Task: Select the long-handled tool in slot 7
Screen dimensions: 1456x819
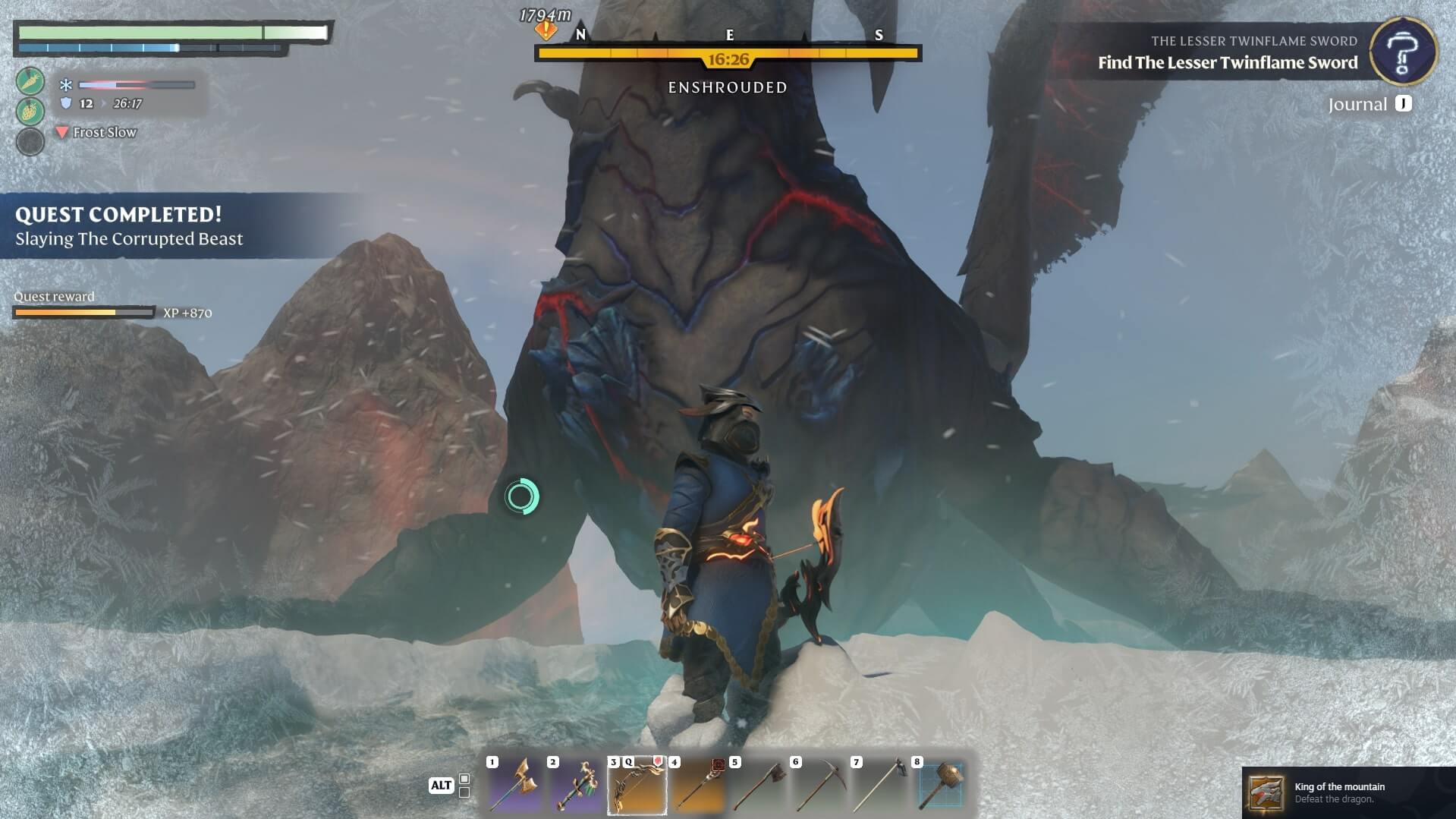Action: [x=879, y=785]
